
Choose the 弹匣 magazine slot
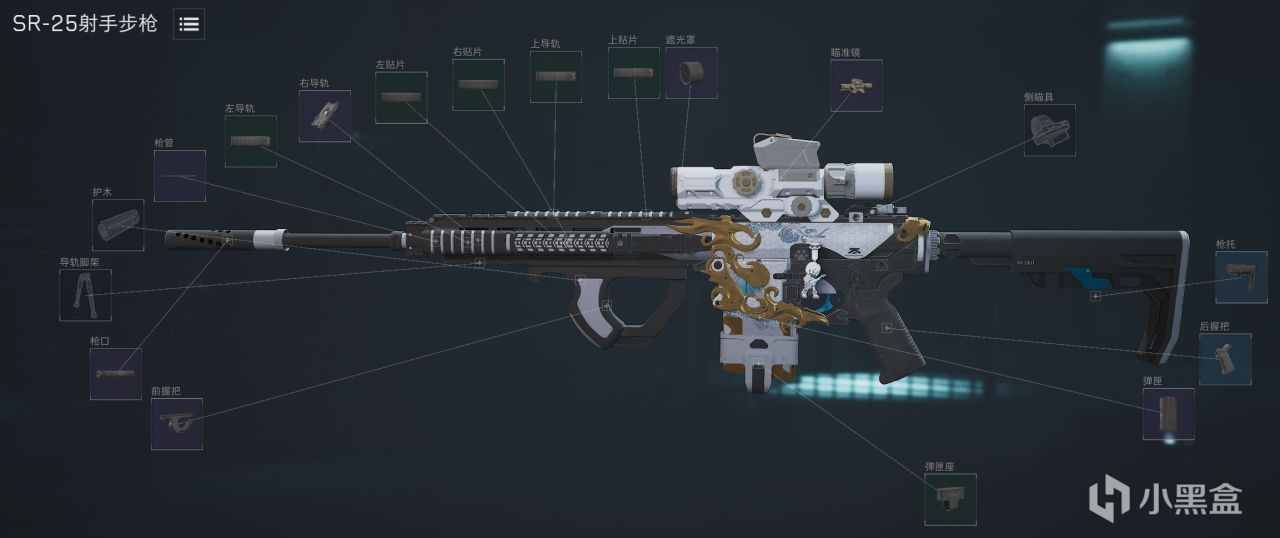(x=1168, y=414)
